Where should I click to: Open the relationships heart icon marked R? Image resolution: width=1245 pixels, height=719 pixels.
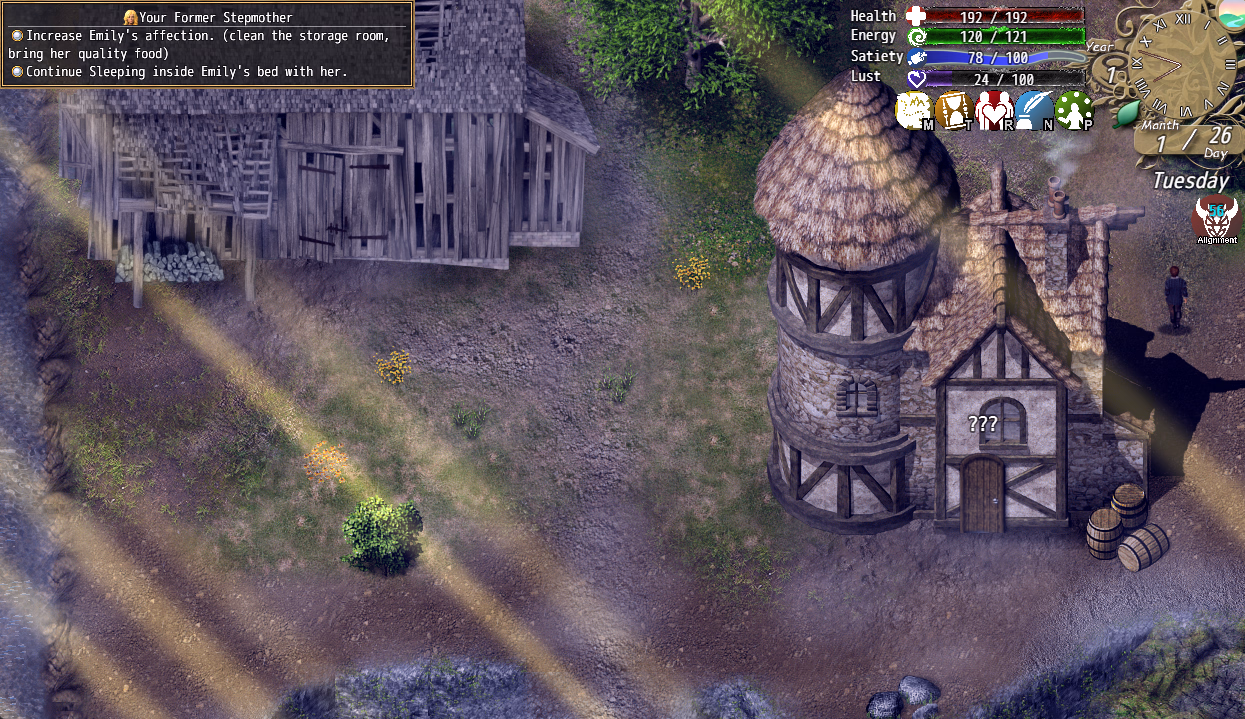click(x=995, y=111)
